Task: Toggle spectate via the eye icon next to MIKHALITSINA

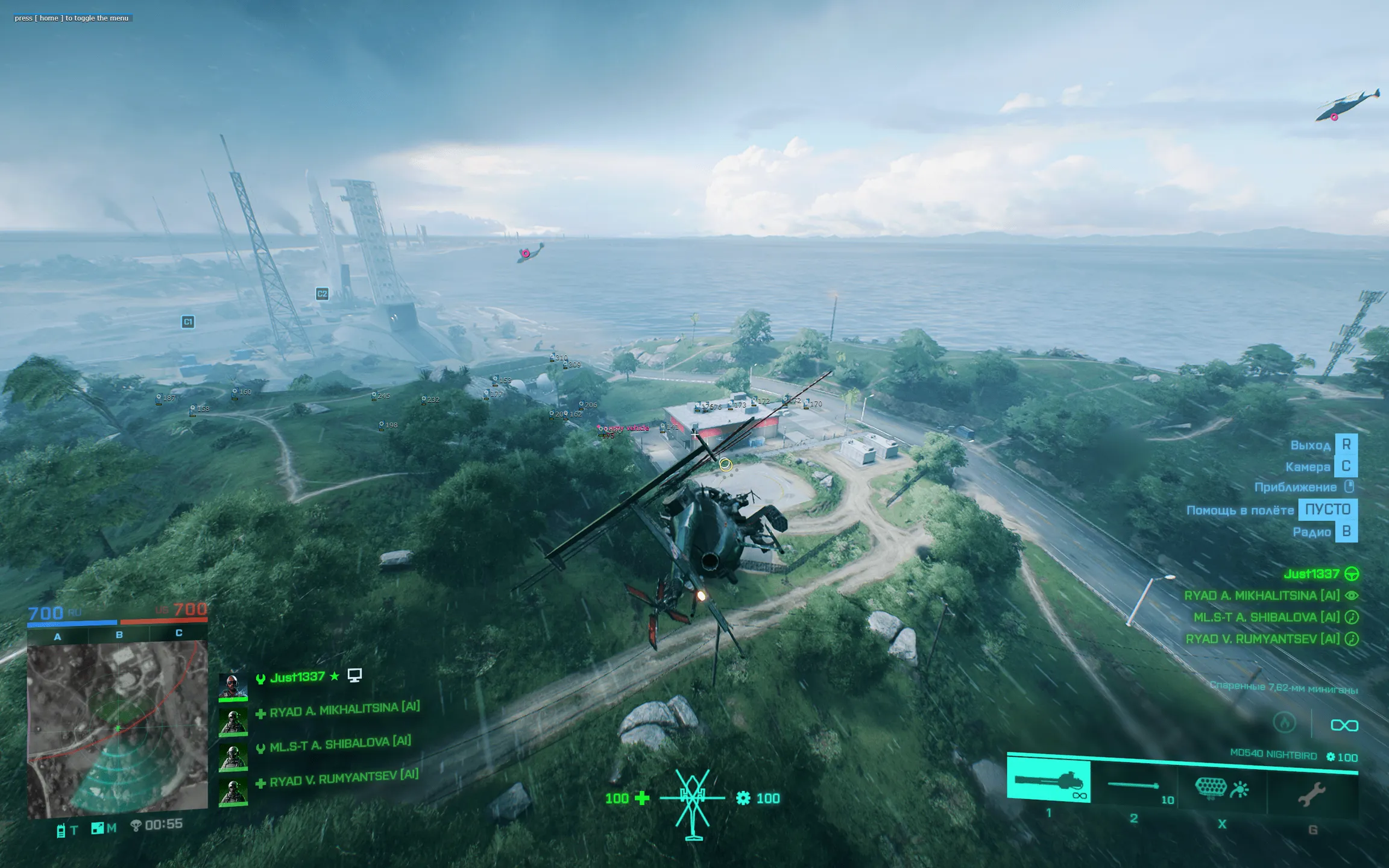Action: [x=1352, y=596]
